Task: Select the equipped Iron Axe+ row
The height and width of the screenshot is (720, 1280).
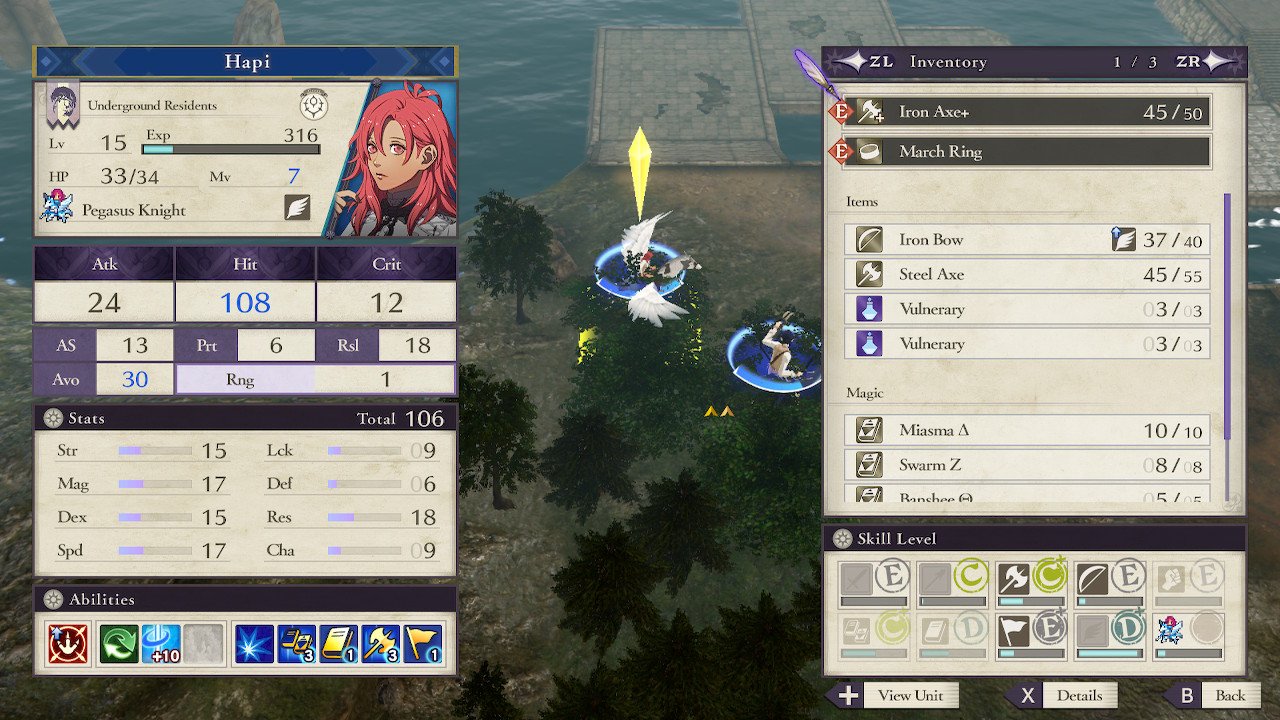Action: (1028, 112)
